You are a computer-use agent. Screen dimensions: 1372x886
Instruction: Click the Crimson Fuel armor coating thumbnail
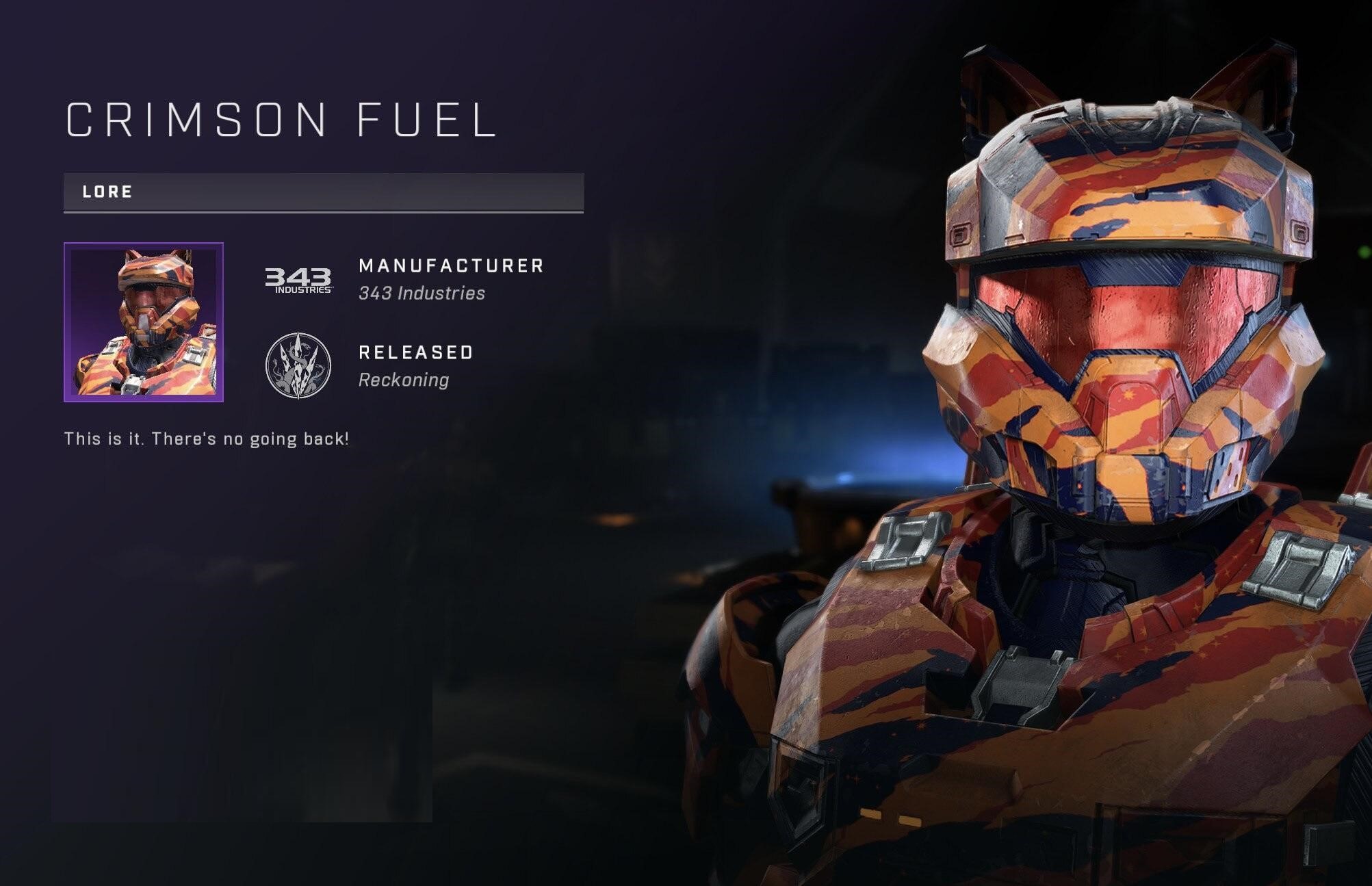(144, 322)
